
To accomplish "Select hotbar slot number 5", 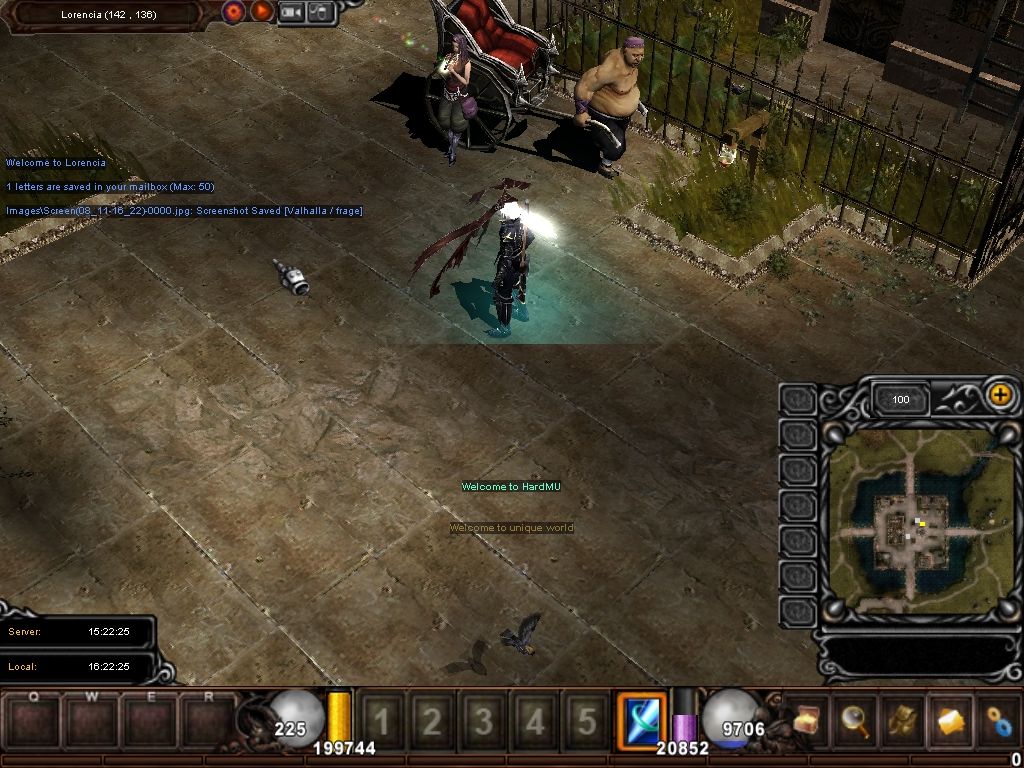I will click(586, 721).
